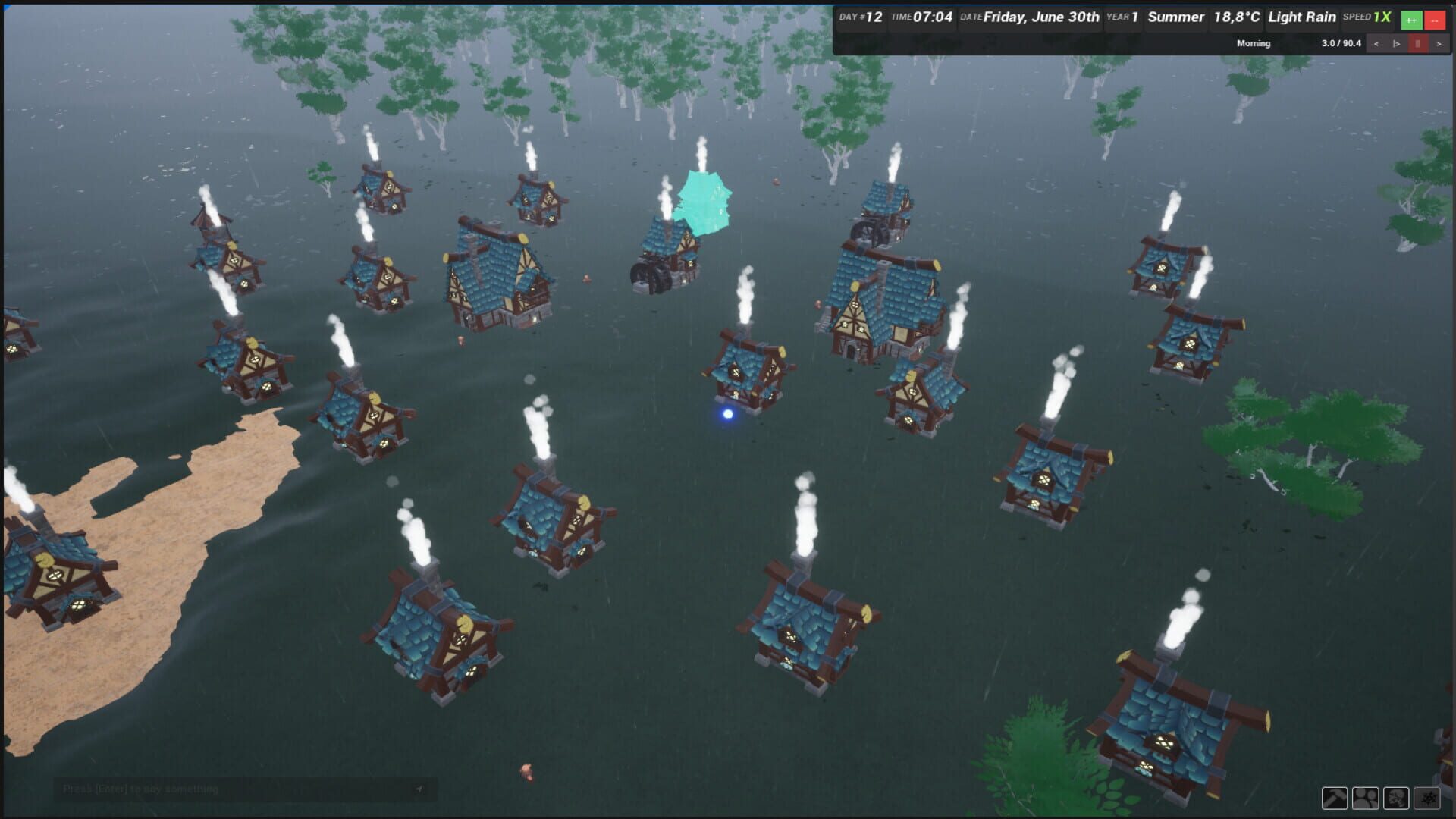Click the skip-forward arrow time control

tap(1439, 44)
